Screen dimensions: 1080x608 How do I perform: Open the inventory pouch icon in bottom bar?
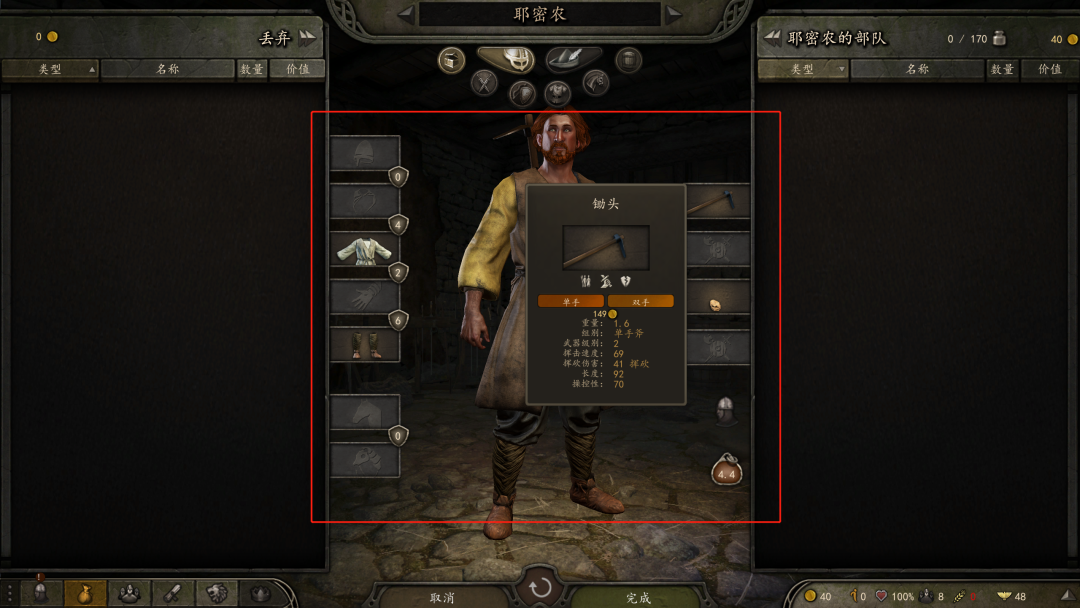pos(85,592)
